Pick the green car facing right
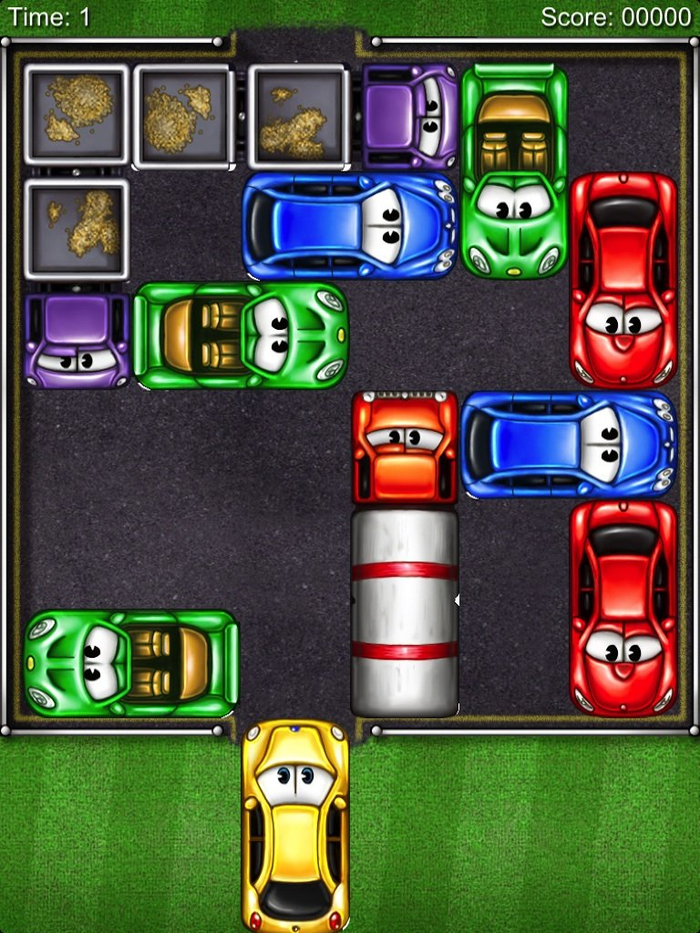700x933 pixels. (x=240, y=336)
